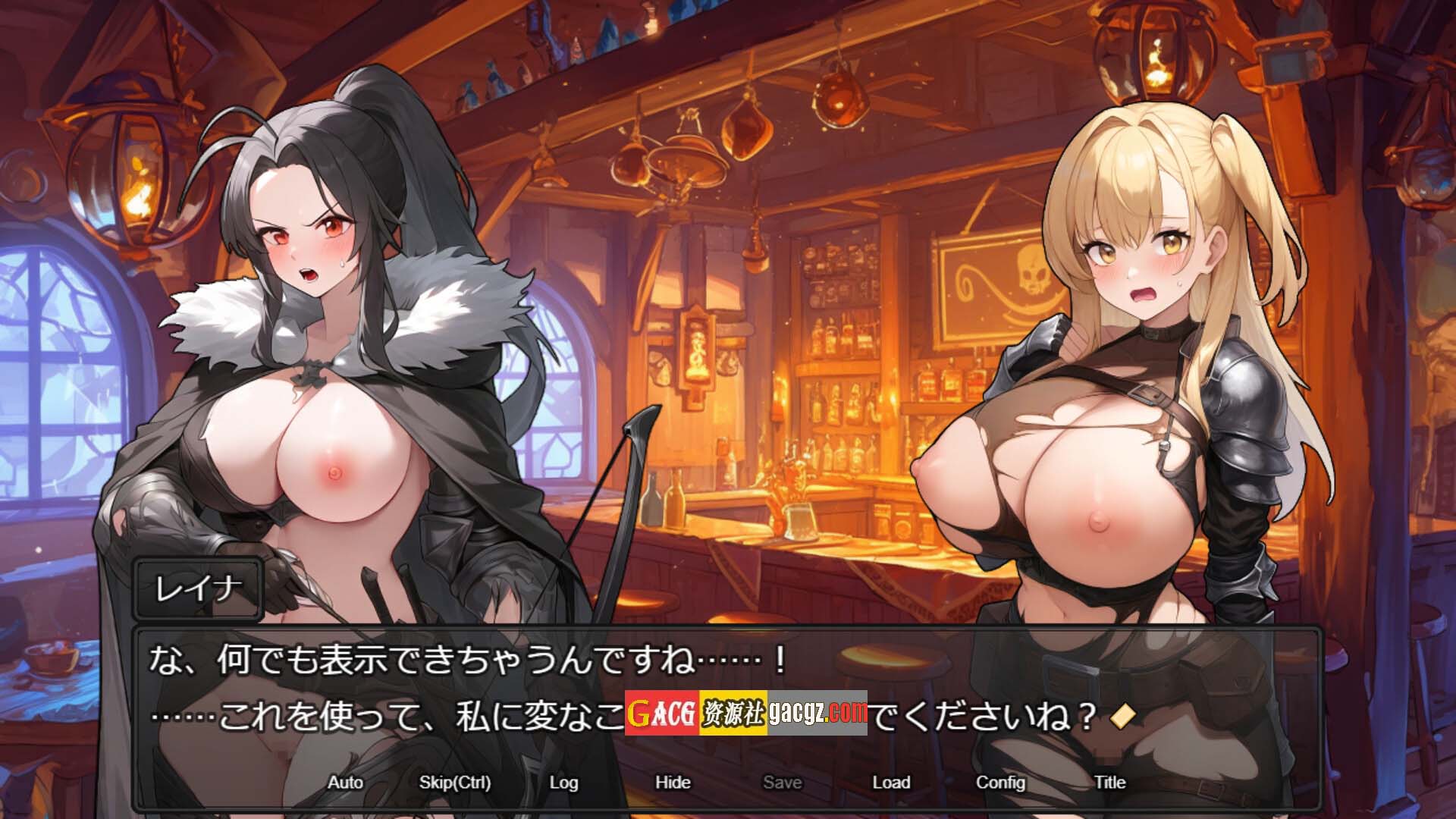The height and width of the screenshot is (819, 1456).
Task: Open the Config settings
Action: [1000, 782]
